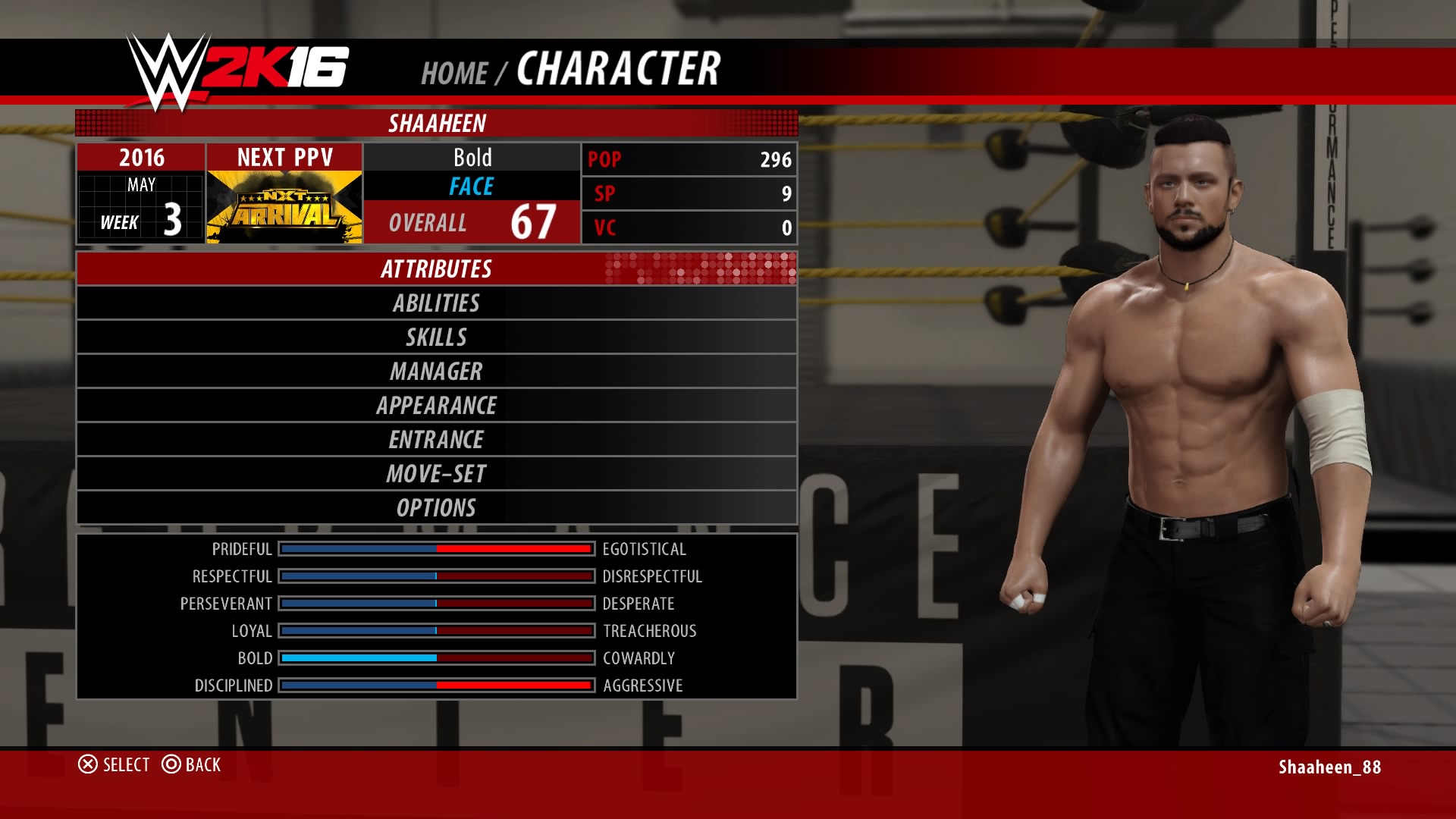Open the Appearance menu entry
The width and height of the screenshot is (1456, 819).
436,406
